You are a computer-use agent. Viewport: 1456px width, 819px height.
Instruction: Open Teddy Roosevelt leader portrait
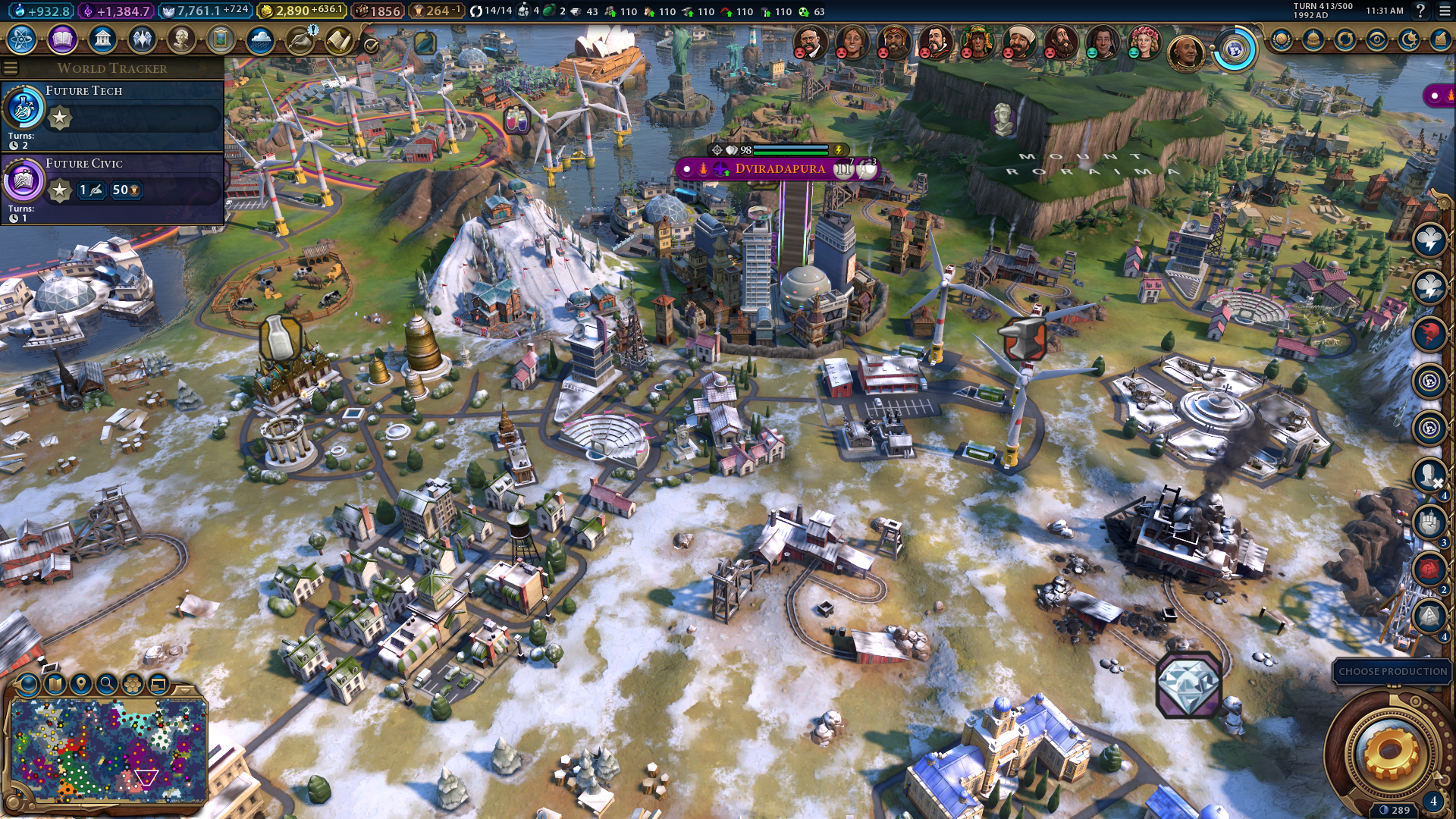click(x=809, y=42)
